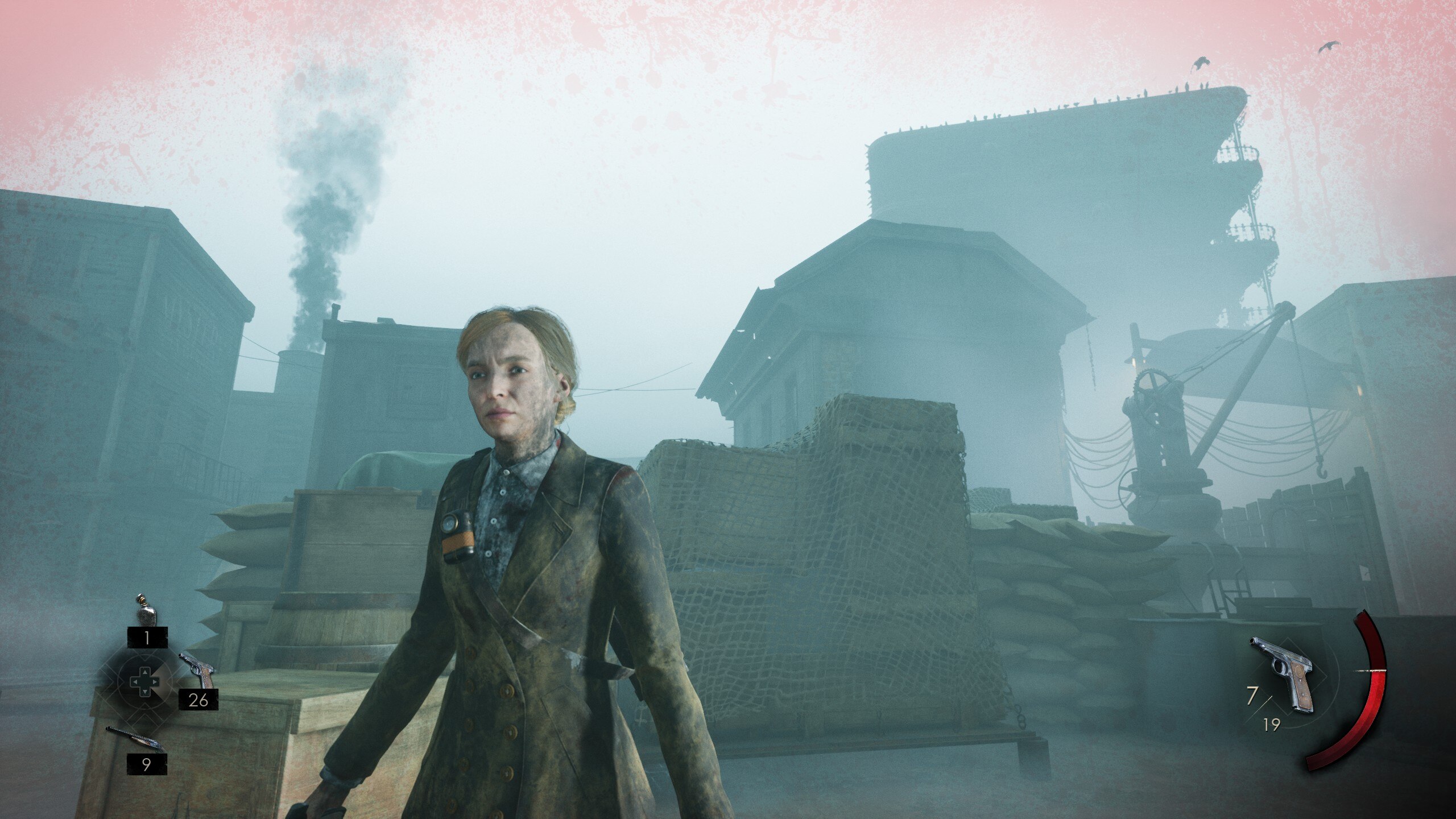This screenshot has width=1456, height=819.
Task: Select the pistol quick-slot above the 26 counter
Action: point(198,668)
